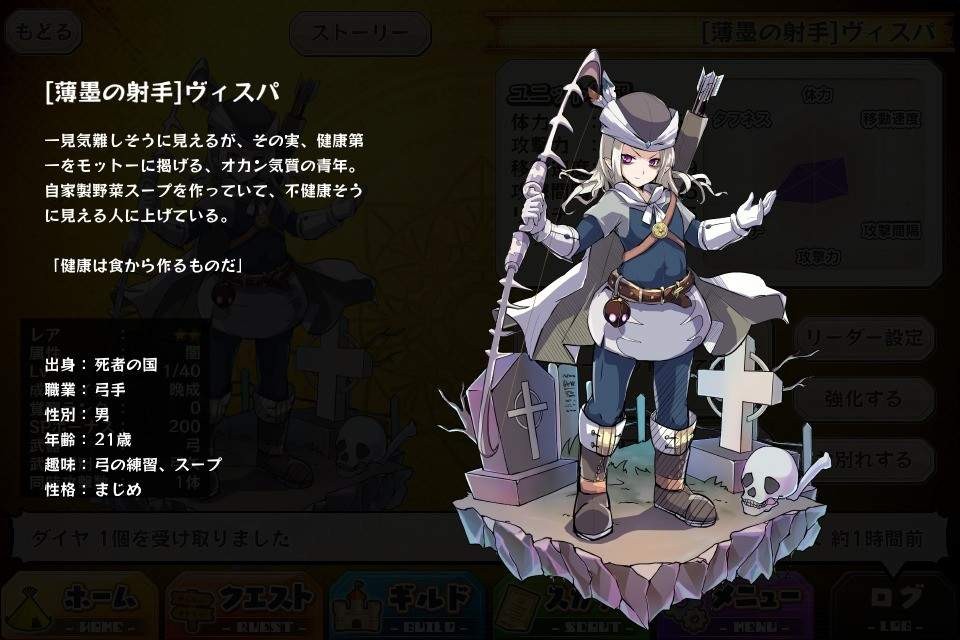Open the クエスト quest tab
Image resolution: width=960 pixels, height=640 pixels.
click(244, 604)
